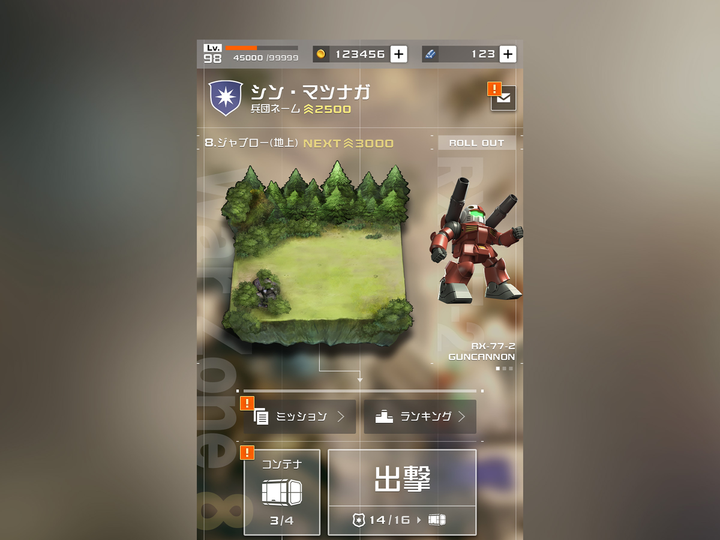
Task: Open the ミッション missions menu
Action: pos(300,416)
